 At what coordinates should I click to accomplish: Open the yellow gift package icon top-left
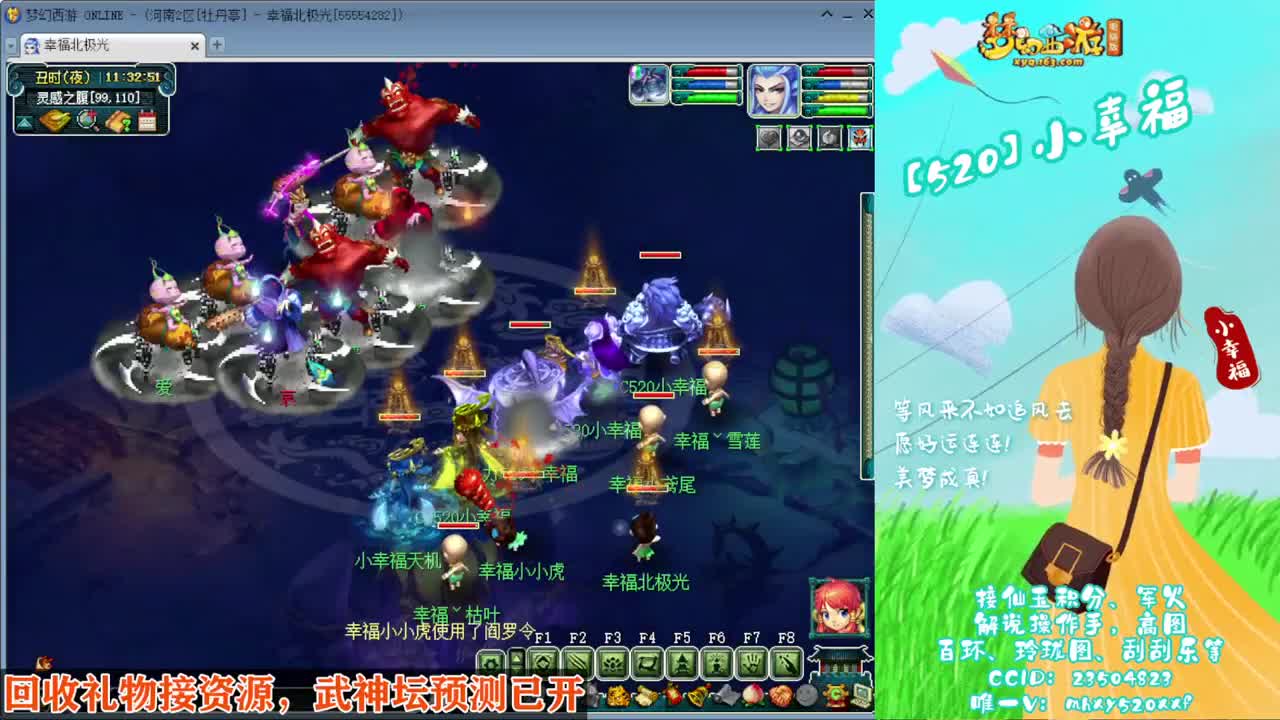53,121
